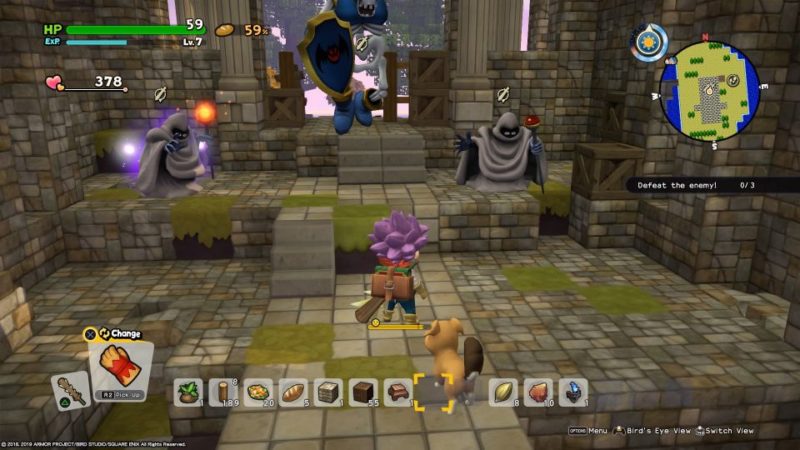Pick the cooked food dish hotbar slot

(259, 392)
